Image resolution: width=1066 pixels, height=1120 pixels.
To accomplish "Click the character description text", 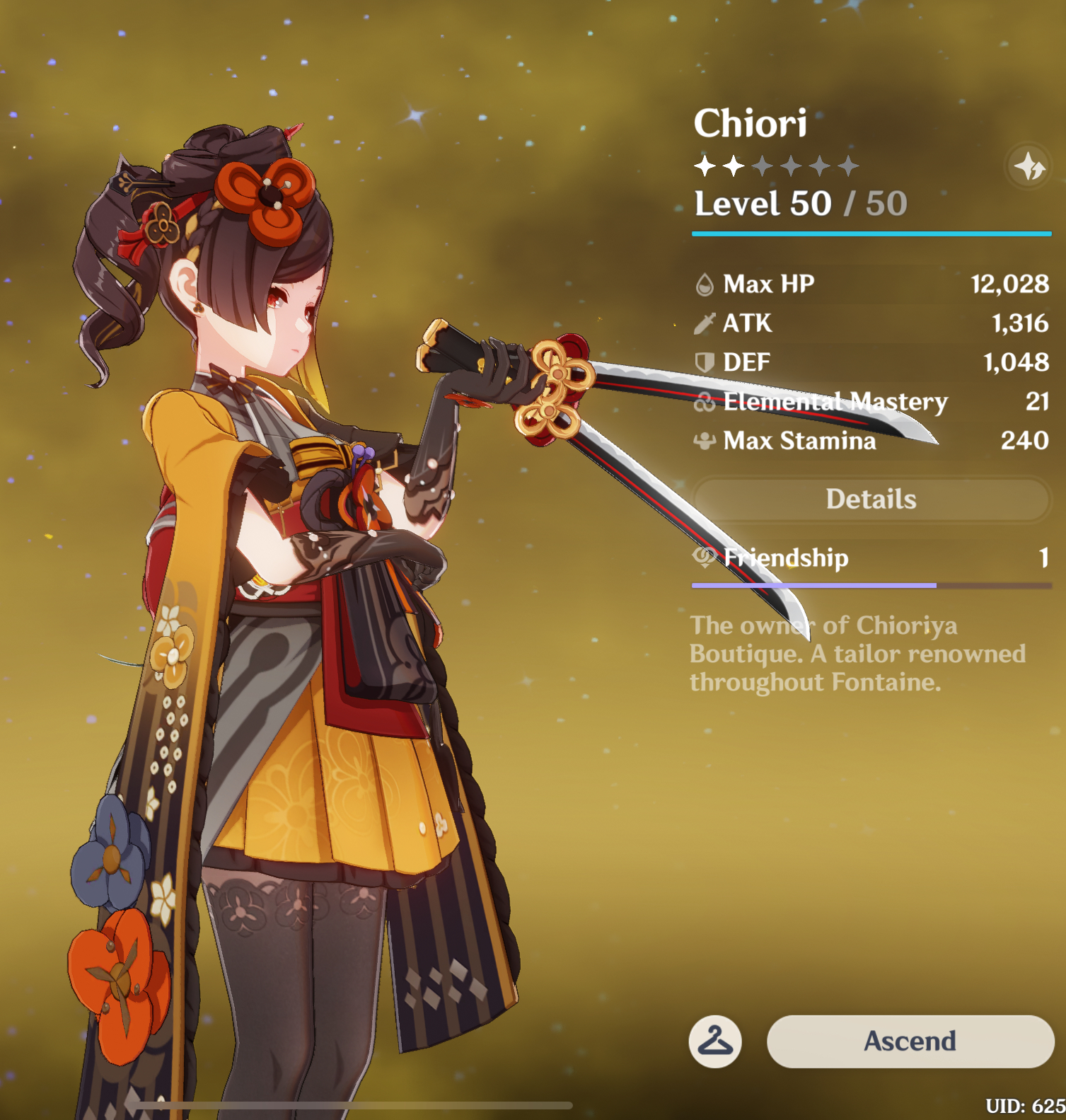I will pyautogui.click(x=856, y=654).
